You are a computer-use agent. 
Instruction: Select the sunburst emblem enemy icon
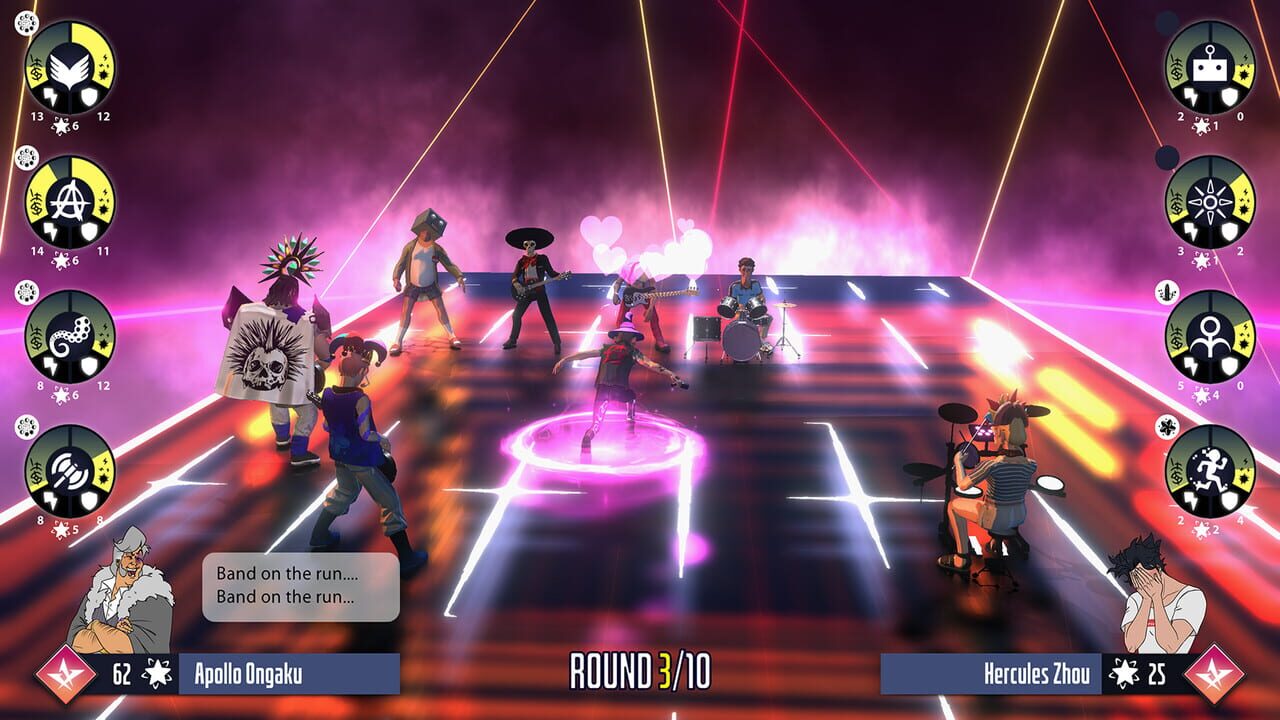click(1210, 202)
